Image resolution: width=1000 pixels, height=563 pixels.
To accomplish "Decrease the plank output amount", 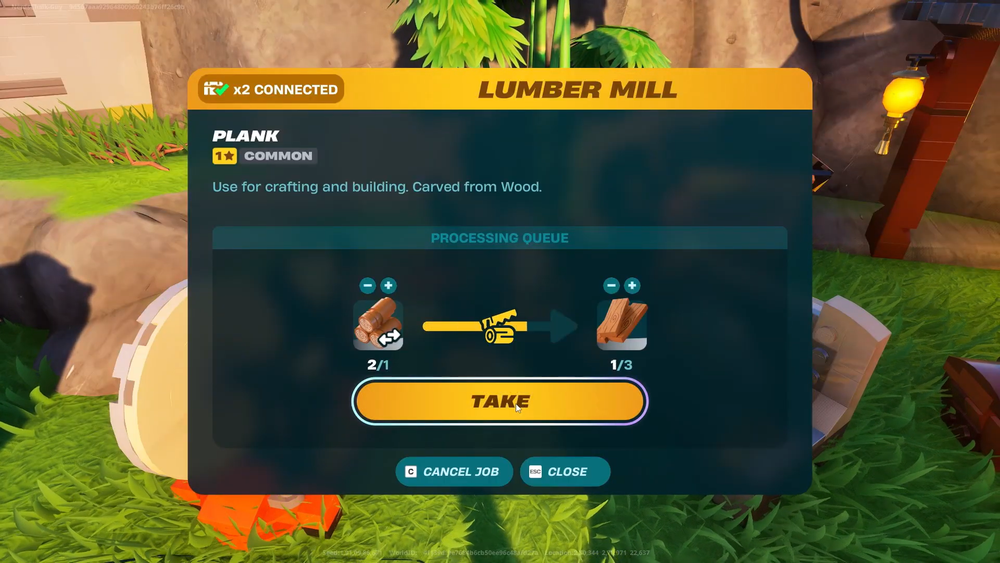I will [x=611, y=286].
